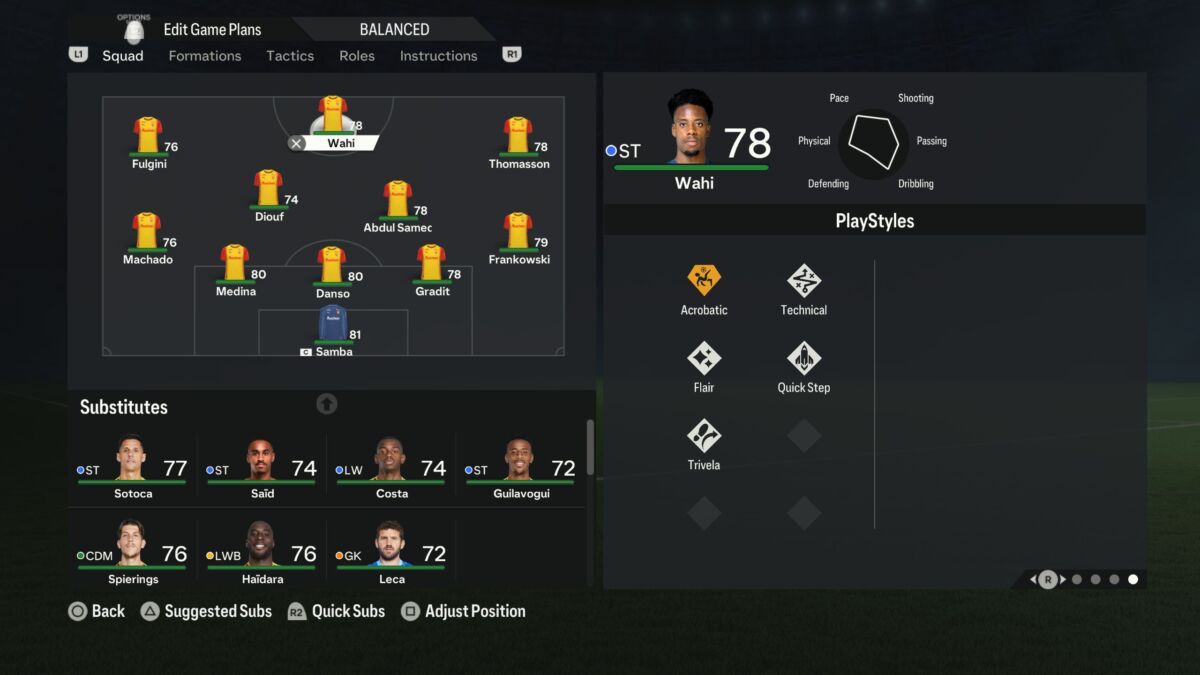Pick wing back Frankowski
This screenshot has height=675, width=1200.
(517, 233)
